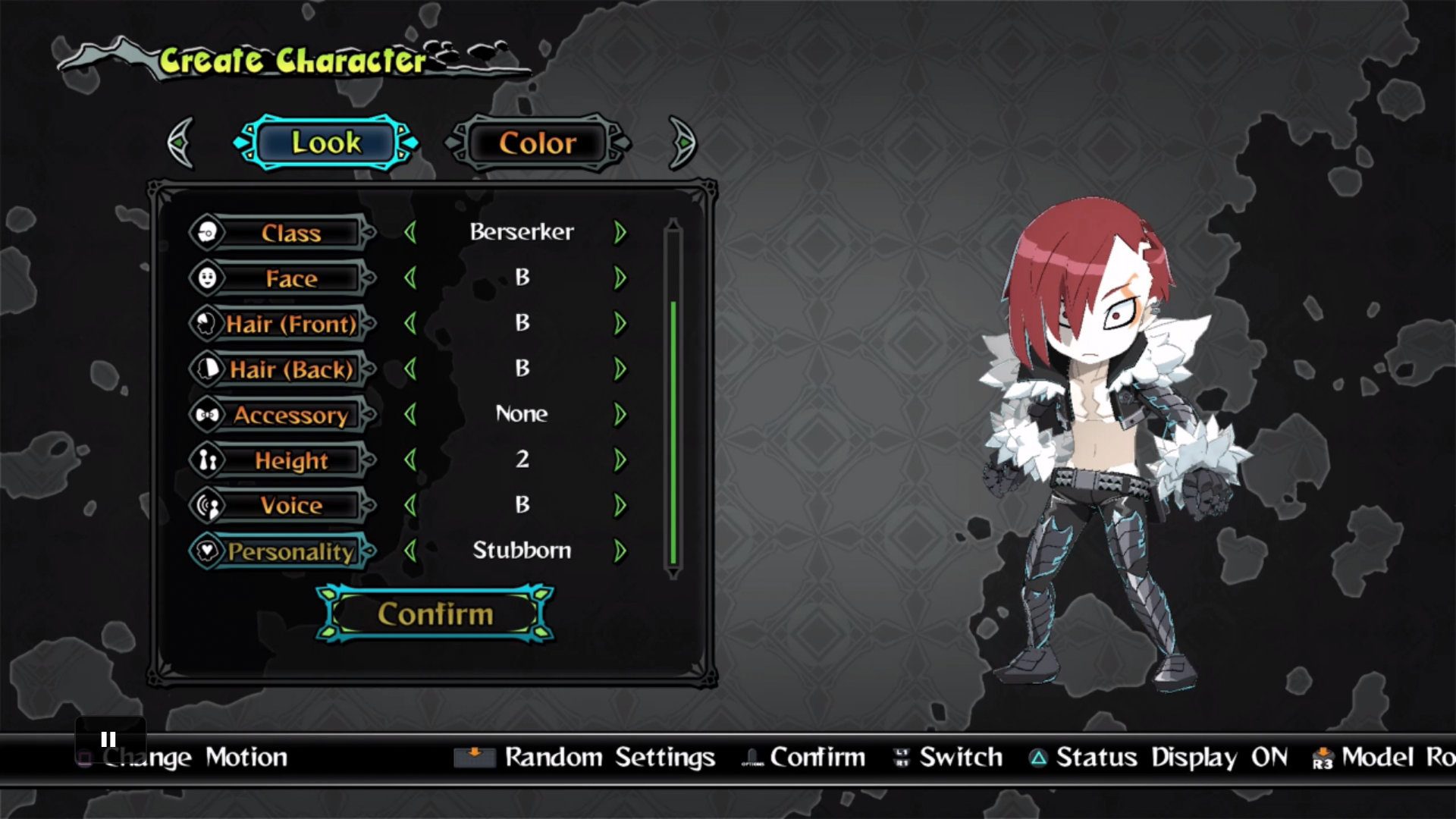Select the Hair (Front) row

click(290, 324)
